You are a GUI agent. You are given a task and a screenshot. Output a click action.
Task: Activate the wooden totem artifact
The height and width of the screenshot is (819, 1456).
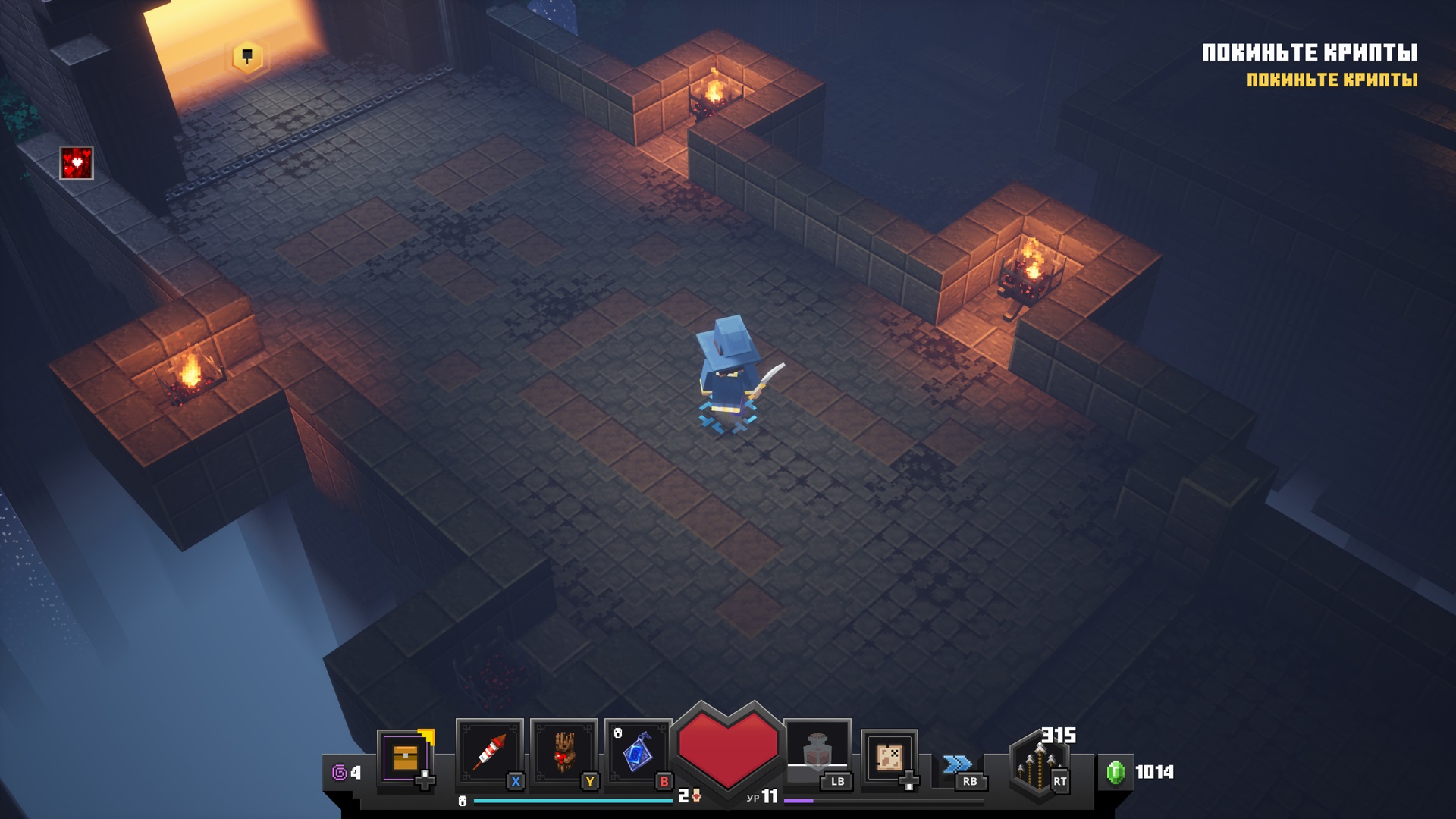(563, 752)
